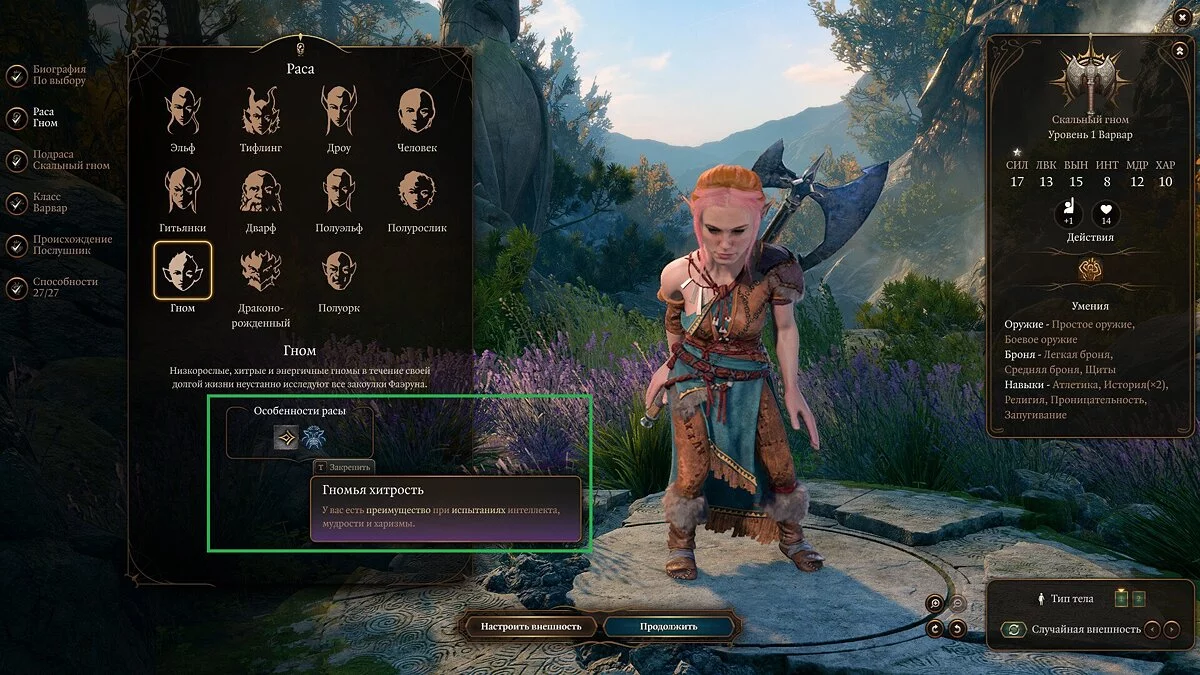The image size is (1200, 675).
Task: Pick the Дроу race option
Action: click(338, 111)
